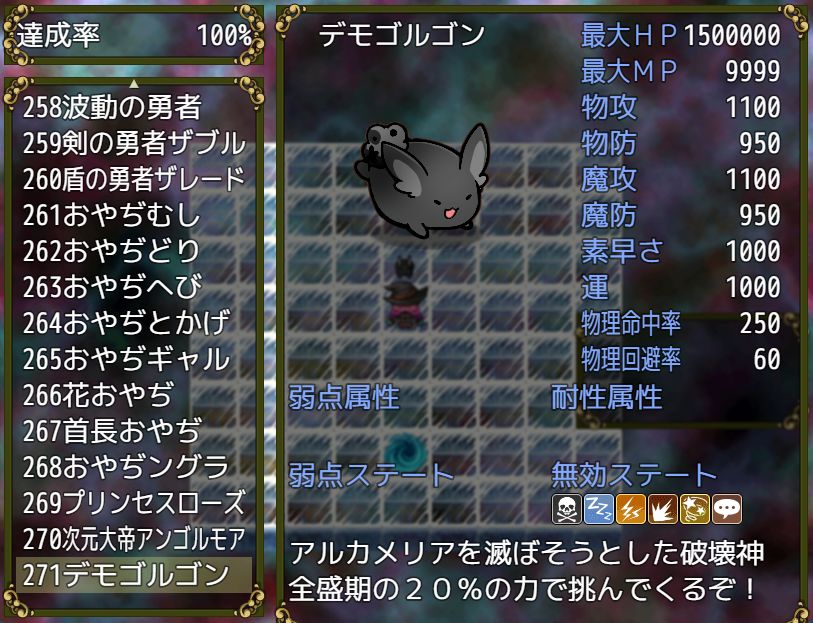
Task: Click the list's scroll-up arrow
Action: [133, 82]
